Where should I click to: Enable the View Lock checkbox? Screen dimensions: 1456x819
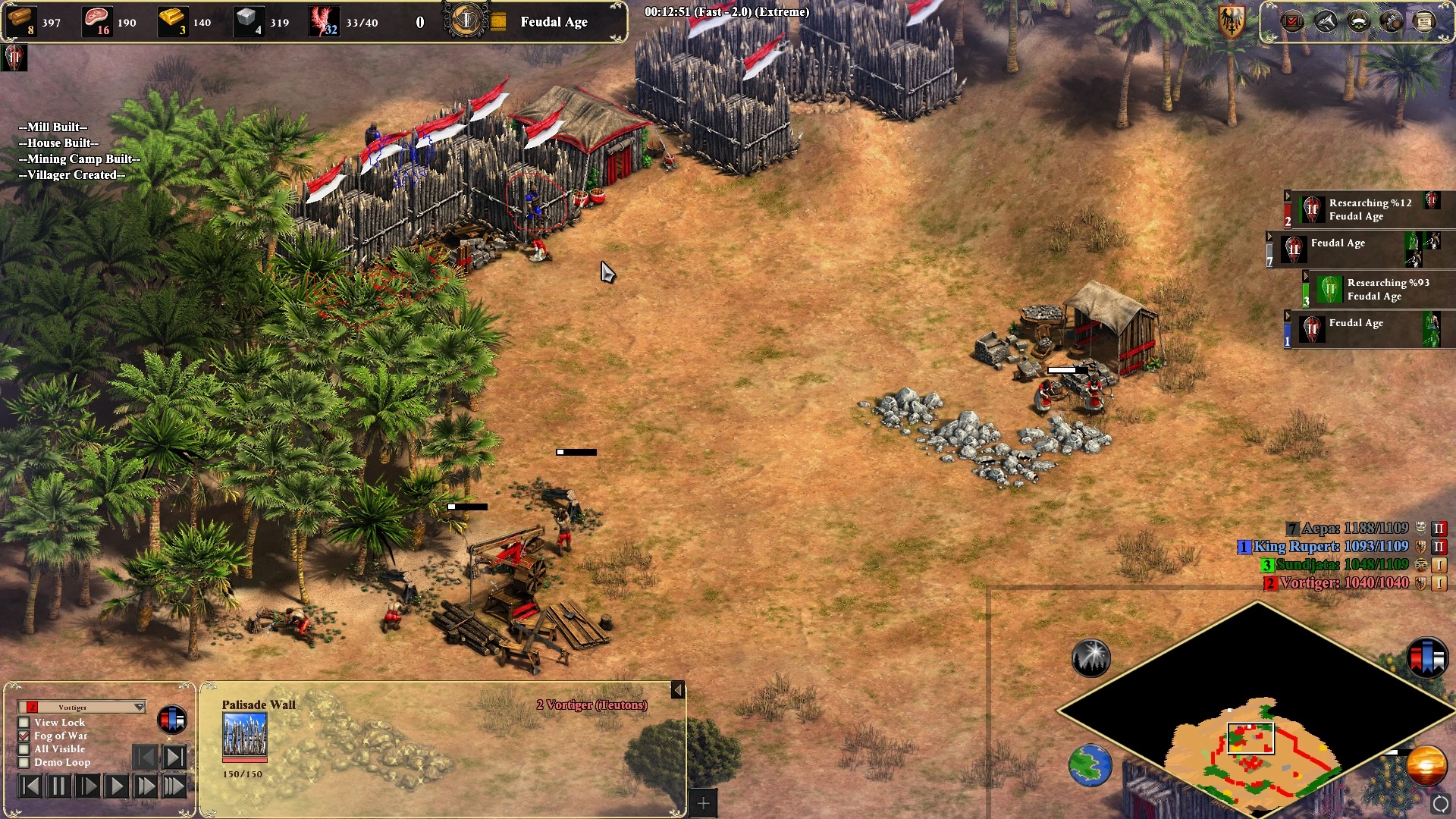point(24,723)
